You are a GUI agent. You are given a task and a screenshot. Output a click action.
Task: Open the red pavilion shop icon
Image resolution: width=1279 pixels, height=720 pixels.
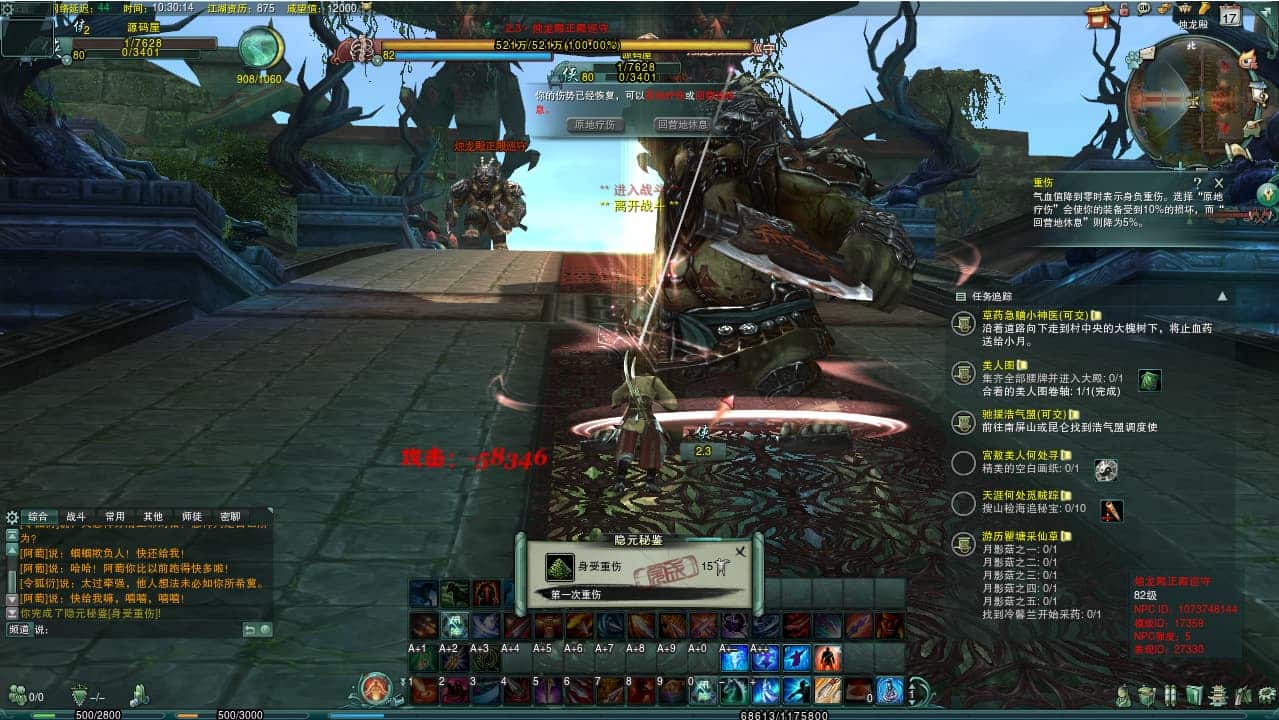(1097, 13)
